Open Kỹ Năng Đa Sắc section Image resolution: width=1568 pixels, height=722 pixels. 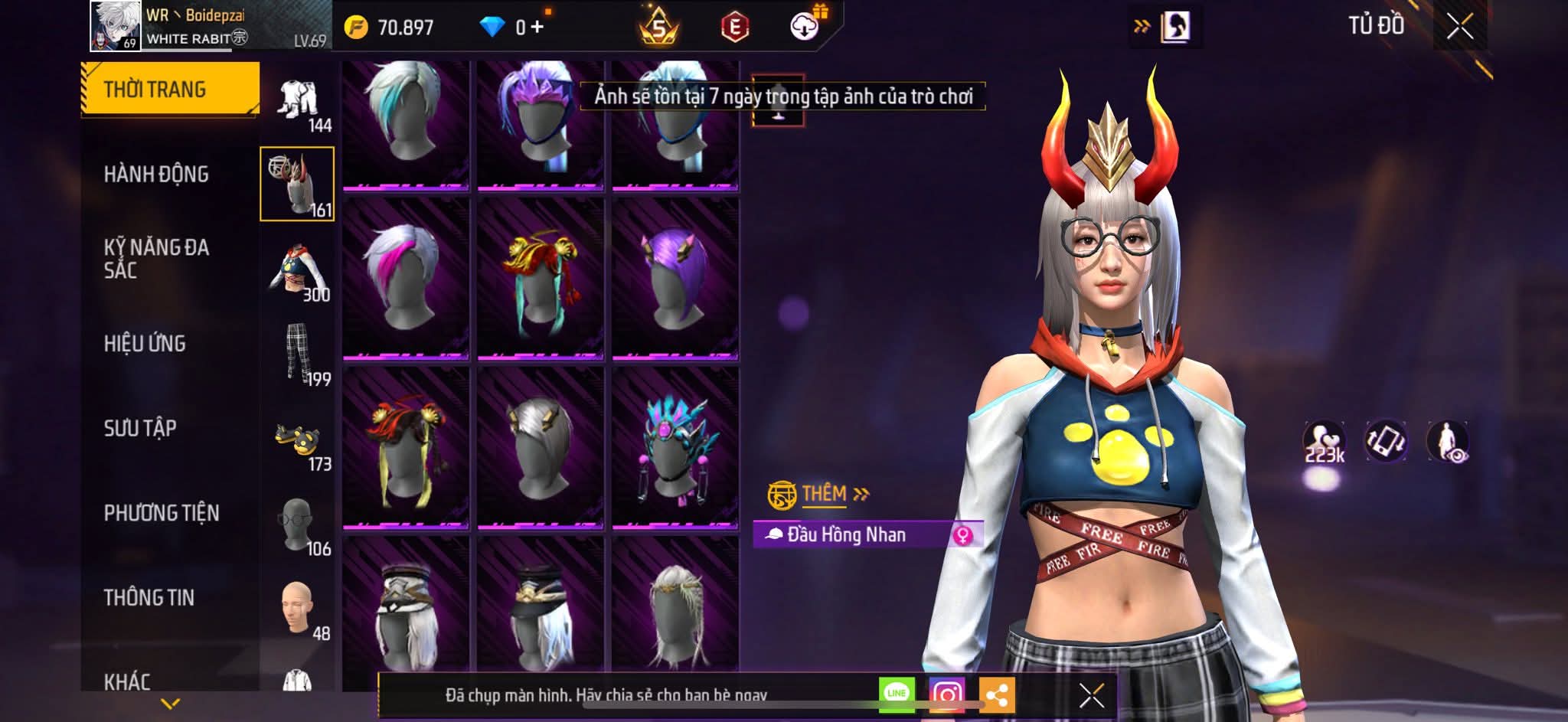pos(156,258)
